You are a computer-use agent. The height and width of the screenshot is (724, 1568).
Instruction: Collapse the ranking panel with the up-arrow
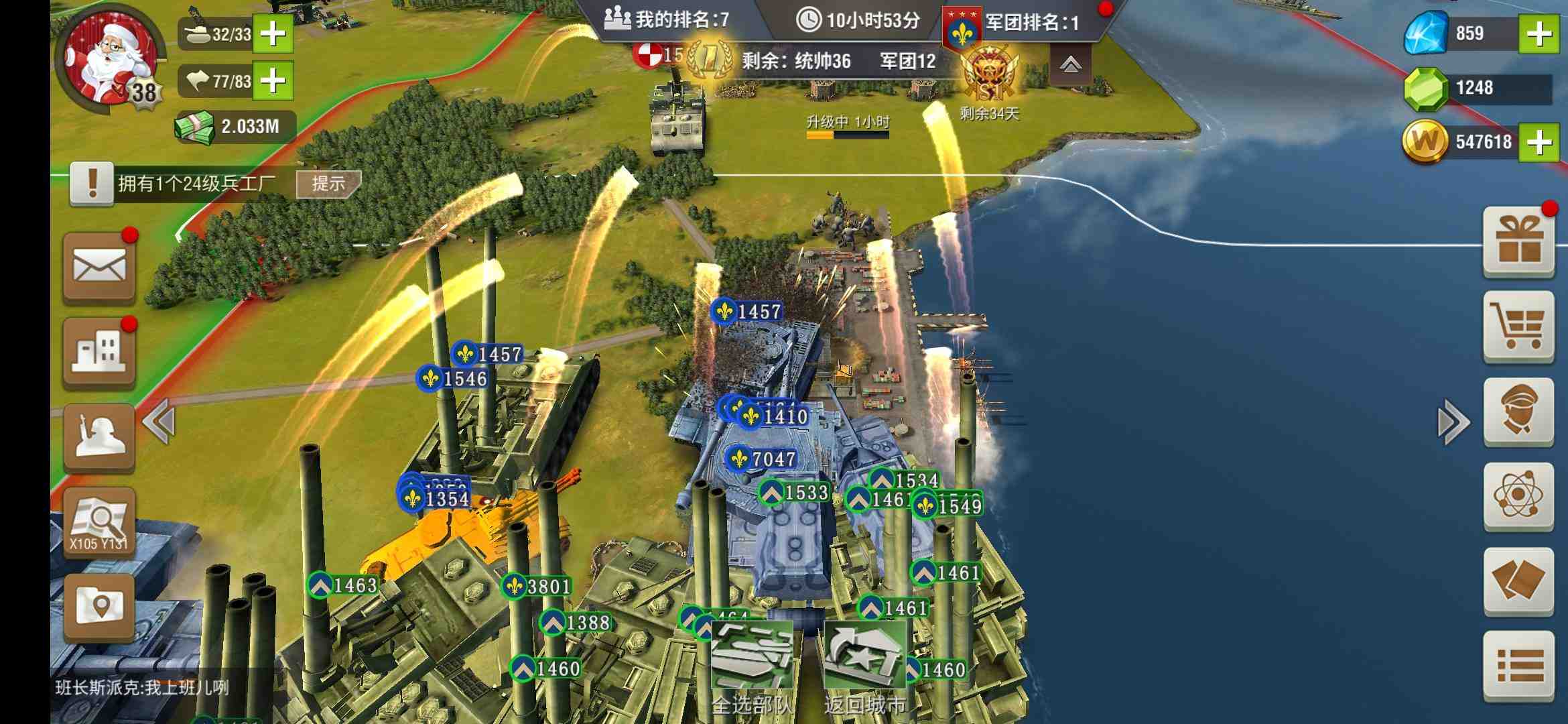(x=1070, y=64)
